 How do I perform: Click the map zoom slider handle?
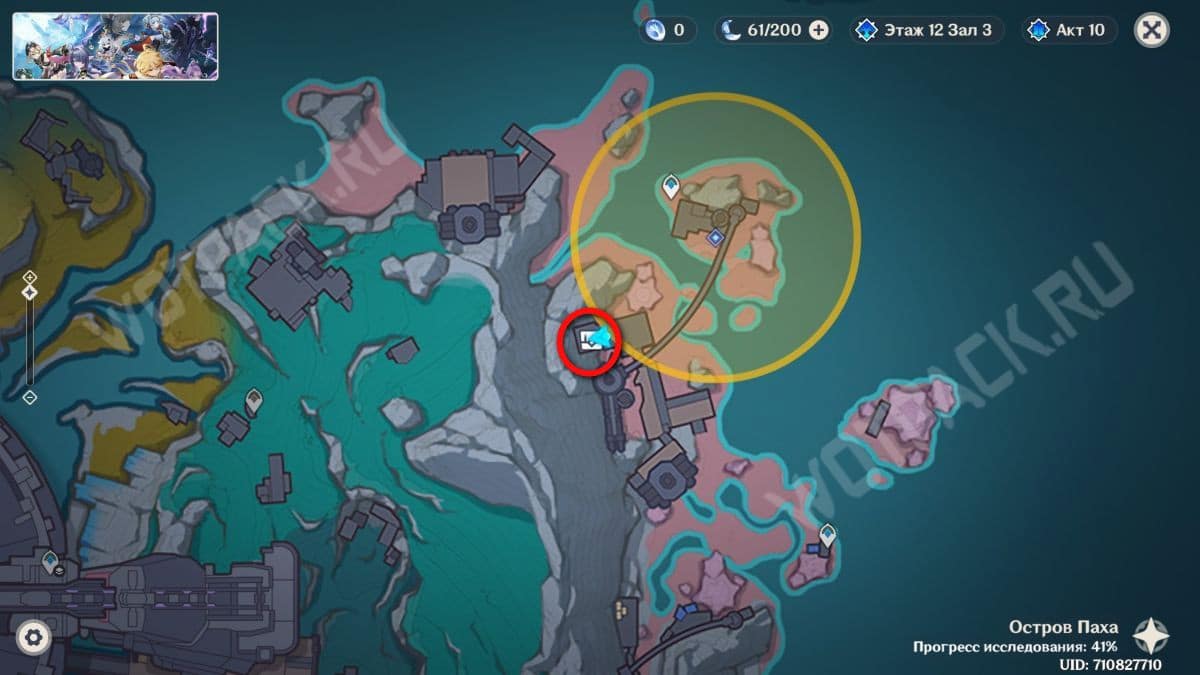pyautogui.click(x=29, y=292)
